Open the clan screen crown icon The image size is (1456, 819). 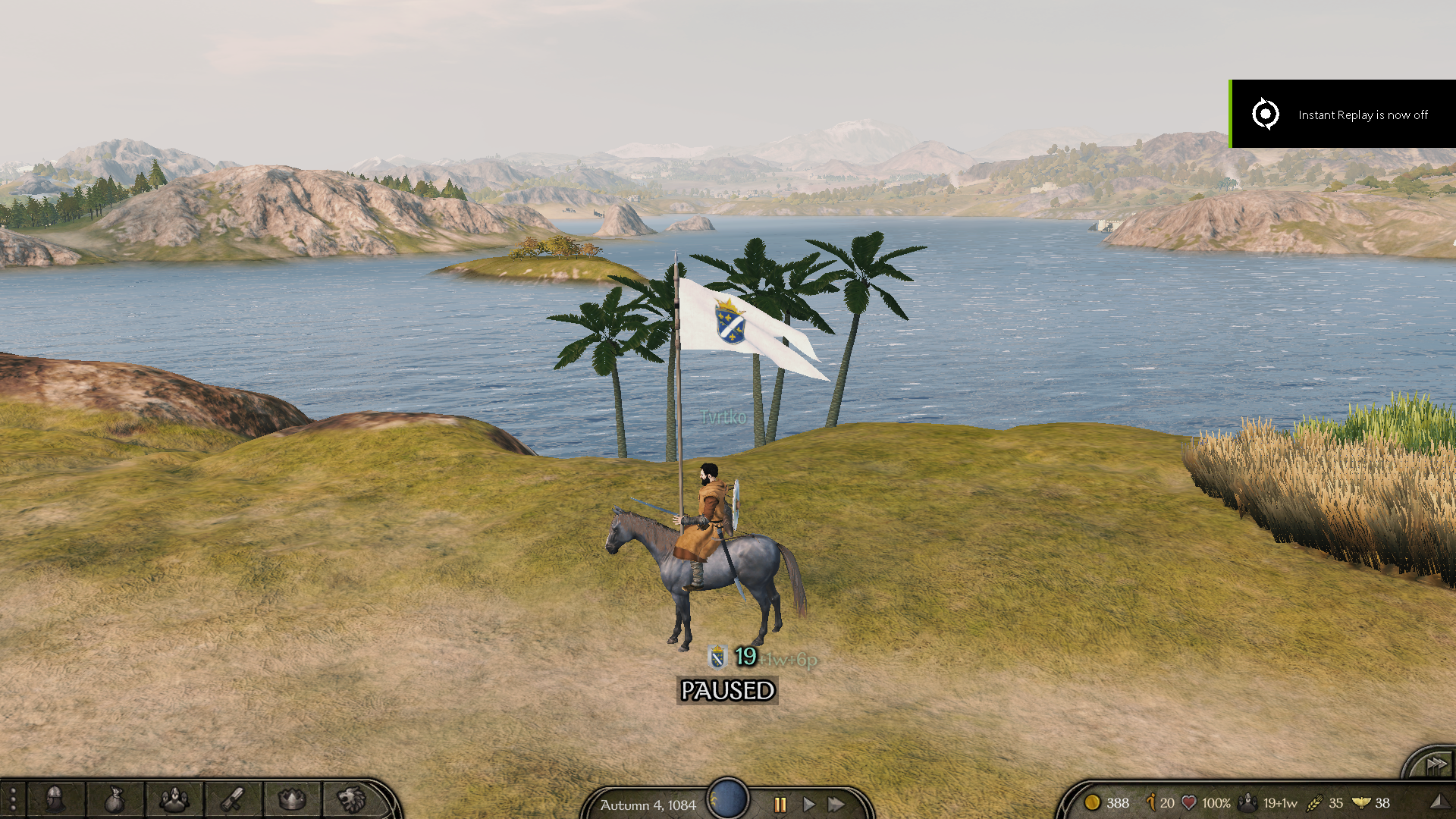click(x=292, y=799)
